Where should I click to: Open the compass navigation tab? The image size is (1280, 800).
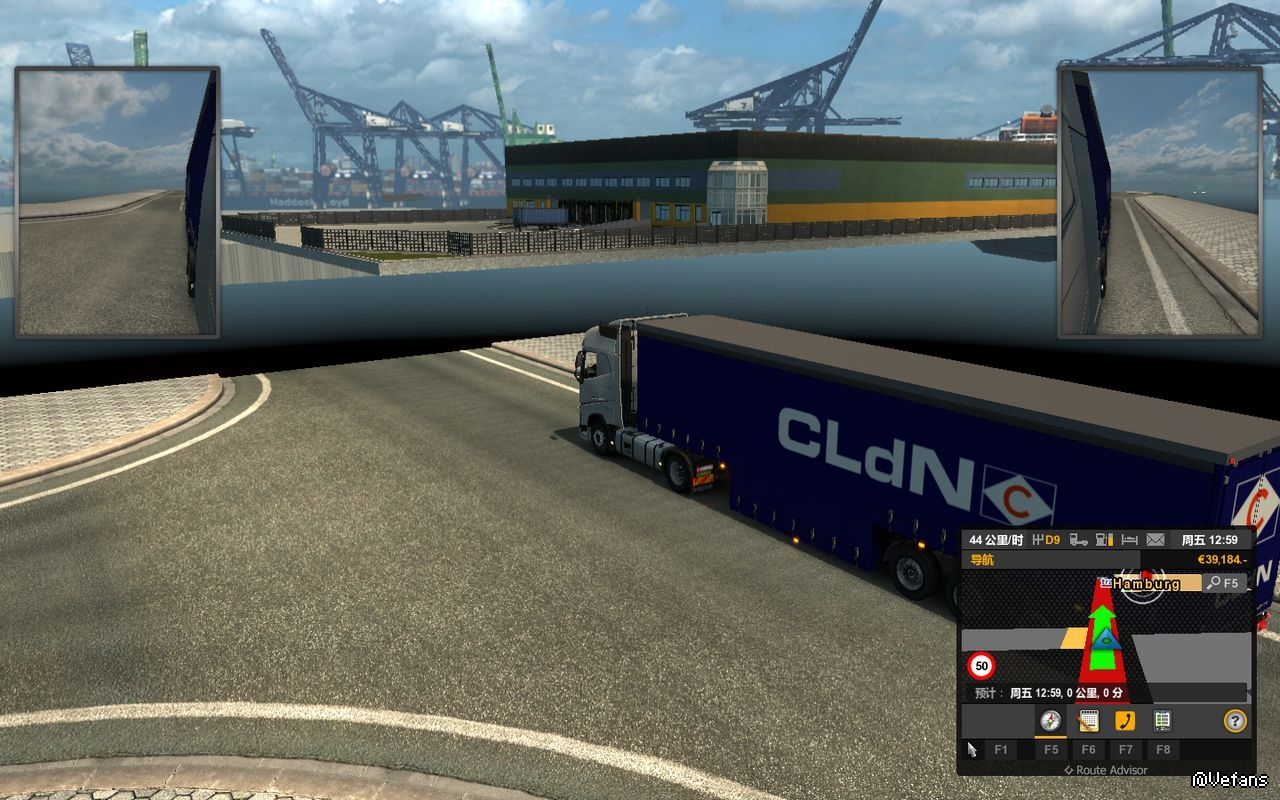(1050, 721)
